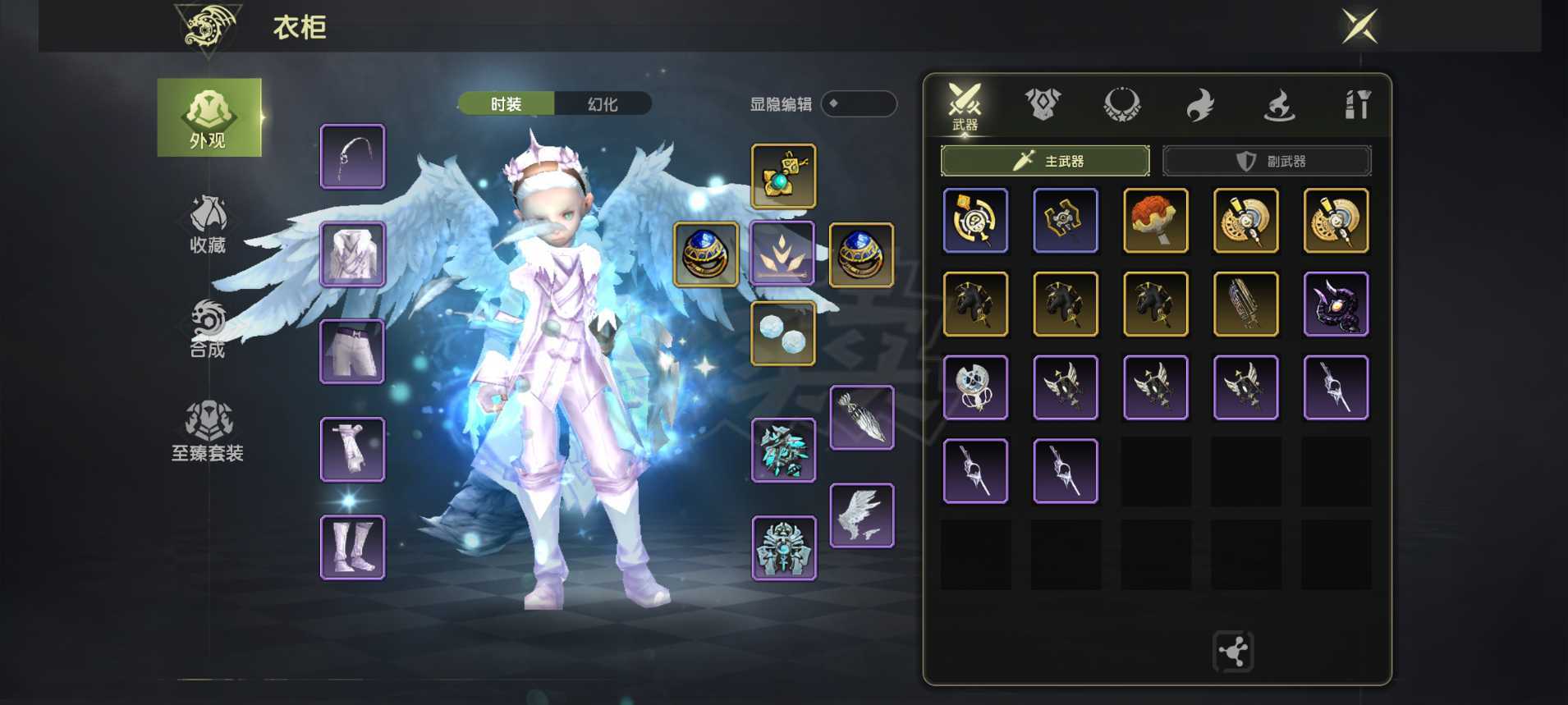Image resolution: width=1568 pixels, height=705 pixels.
Task: Select the white trousers costume slot
Action: (x=352, y=352)
